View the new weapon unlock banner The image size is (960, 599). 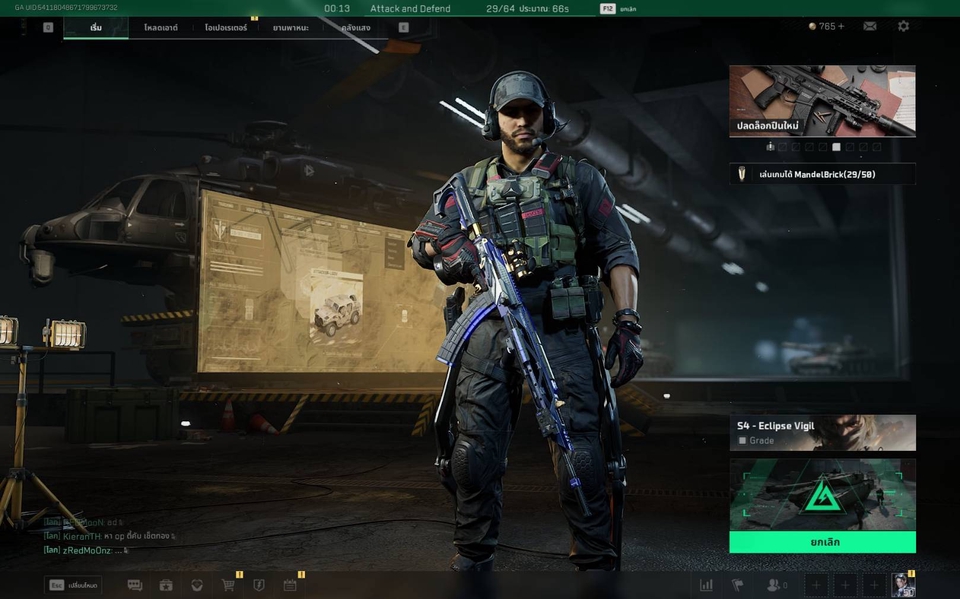[x=822, y=101]
